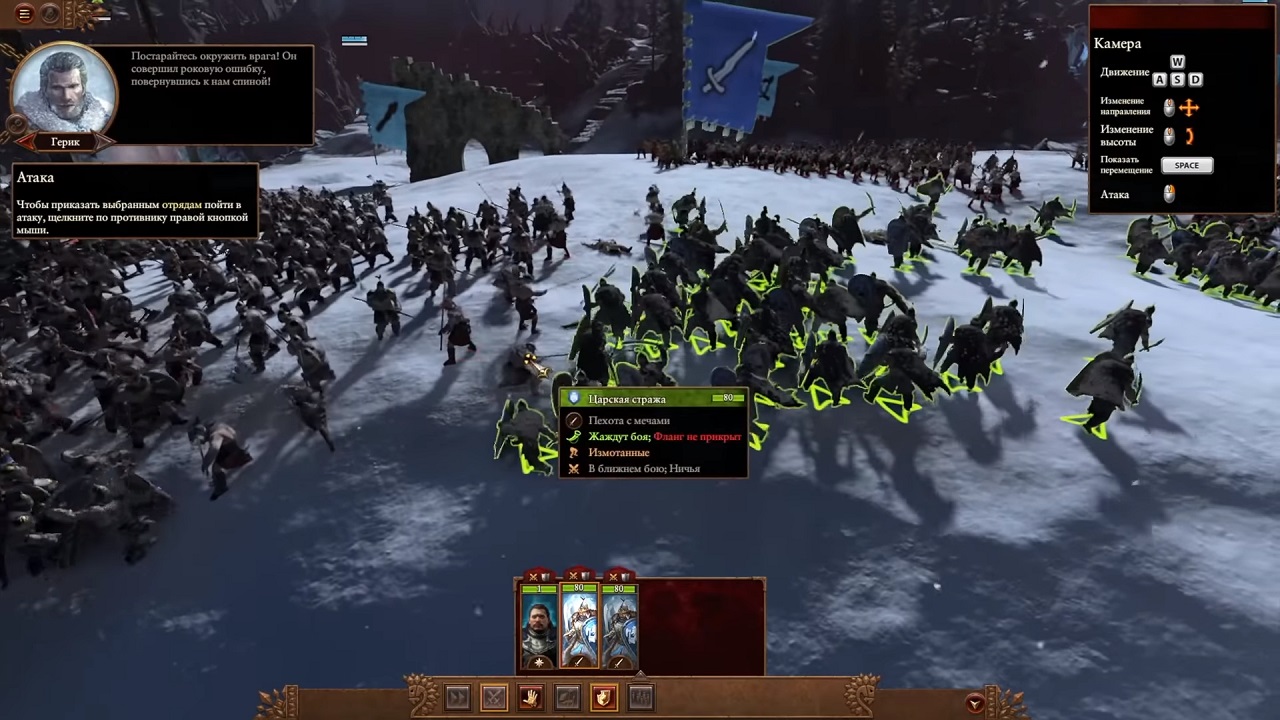Screen dimensions: 1280x720
Task: Click the group formation soldiers button
Action: click(641, 697)
